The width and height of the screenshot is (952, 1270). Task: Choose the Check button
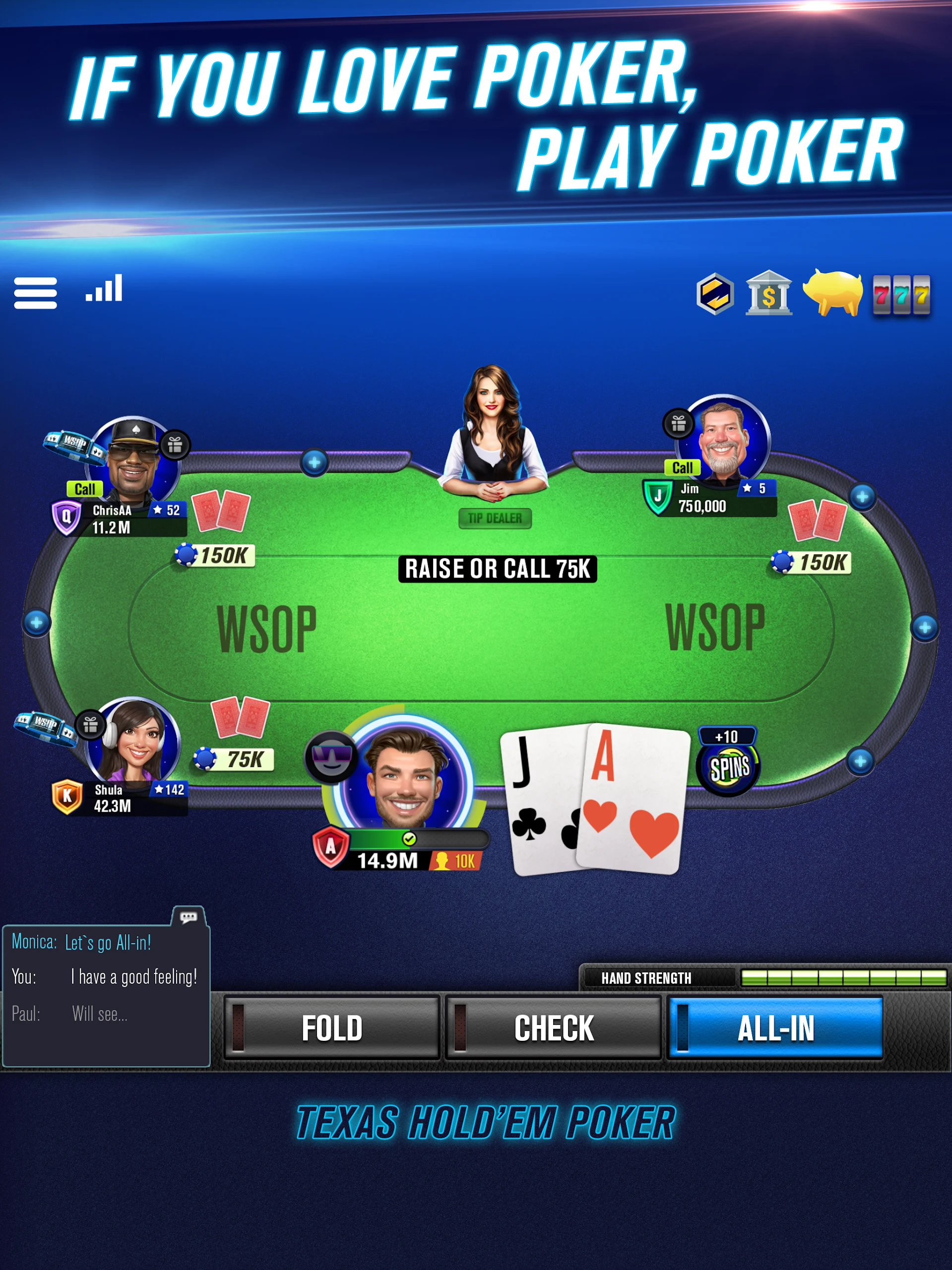point(554,1028)
